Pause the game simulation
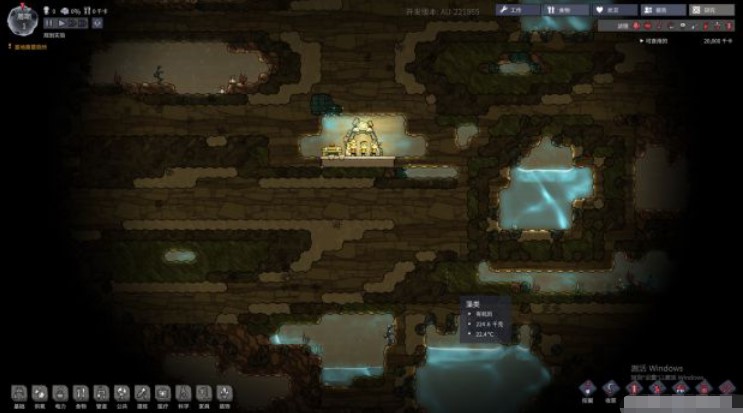 click(x=48, y=22)
